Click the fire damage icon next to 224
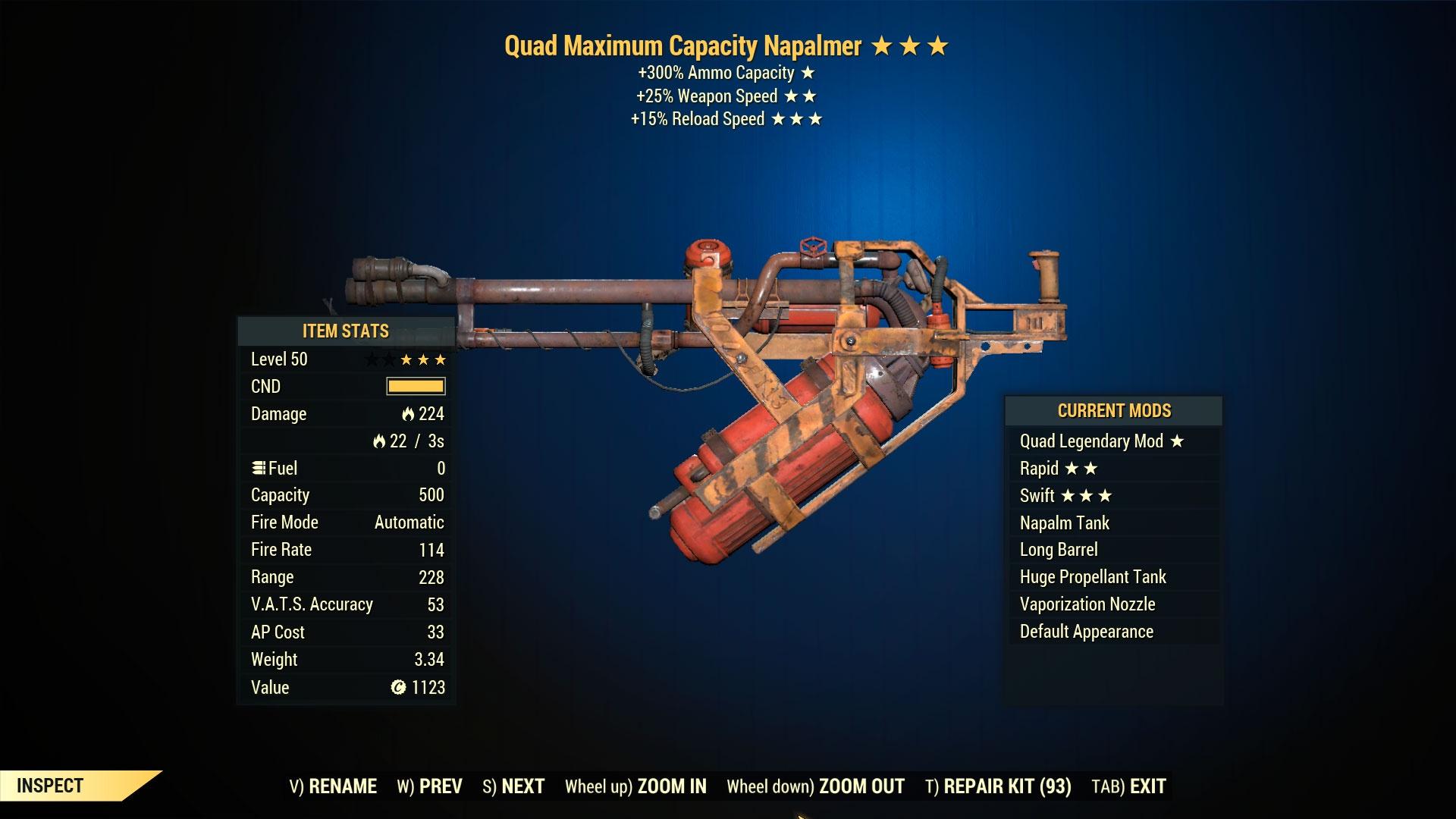The height and width of the screenshot is (819, 1456). coord(407,414)
